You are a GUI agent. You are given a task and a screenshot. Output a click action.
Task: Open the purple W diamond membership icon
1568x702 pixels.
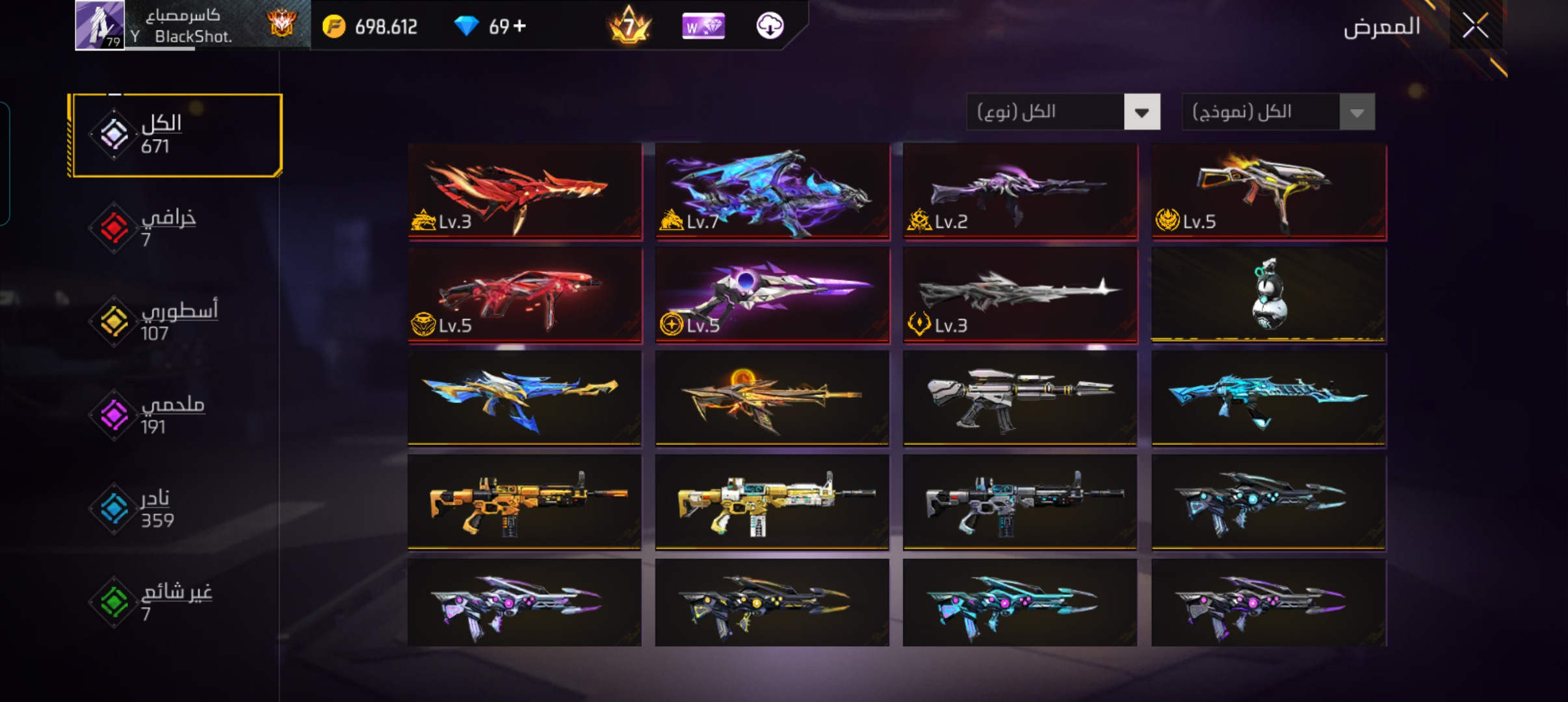click(x=703, y=27)
